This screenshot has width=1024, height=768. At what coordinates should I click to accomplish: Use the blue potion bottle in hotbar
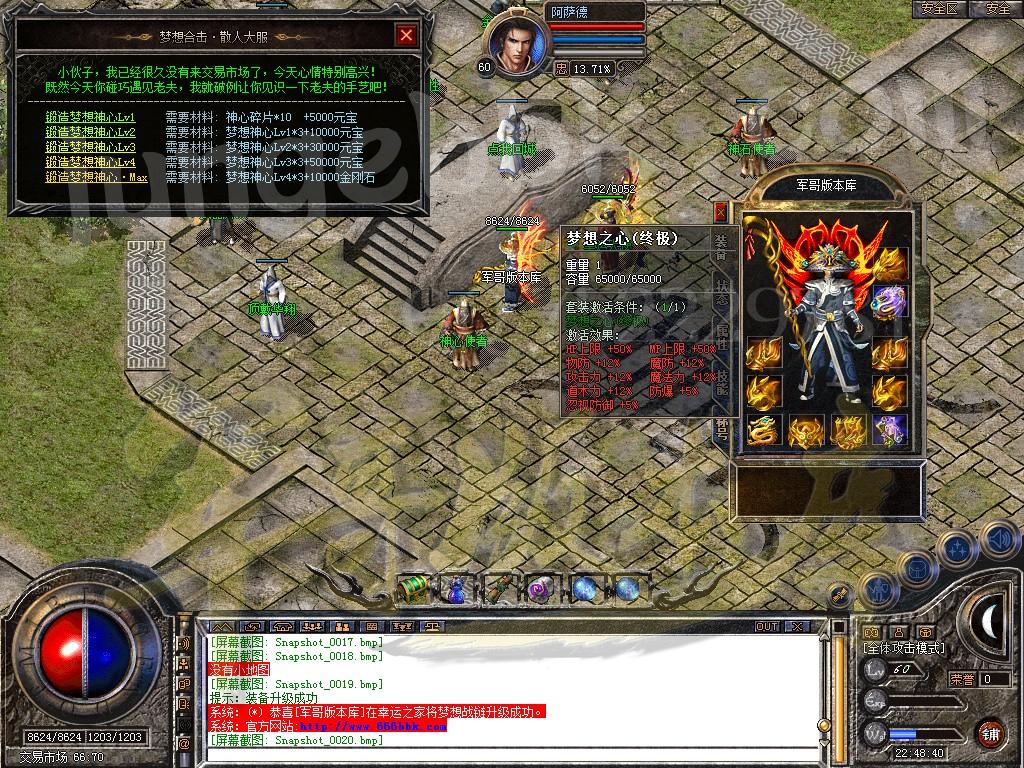tap(456, 590)
